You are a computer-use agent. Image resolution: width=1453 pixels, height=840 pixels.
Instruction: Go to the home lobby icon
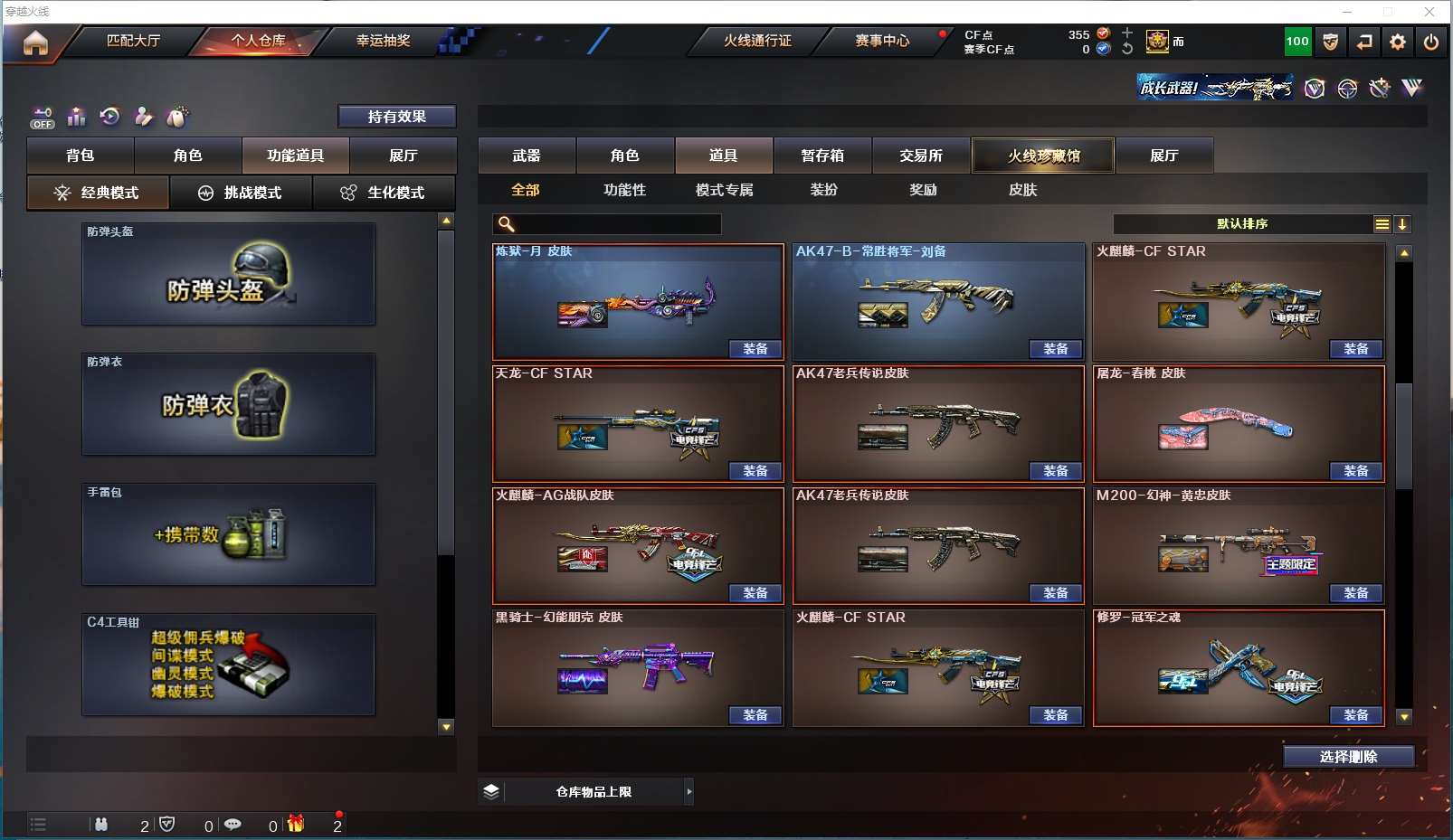tap(35, 42)
